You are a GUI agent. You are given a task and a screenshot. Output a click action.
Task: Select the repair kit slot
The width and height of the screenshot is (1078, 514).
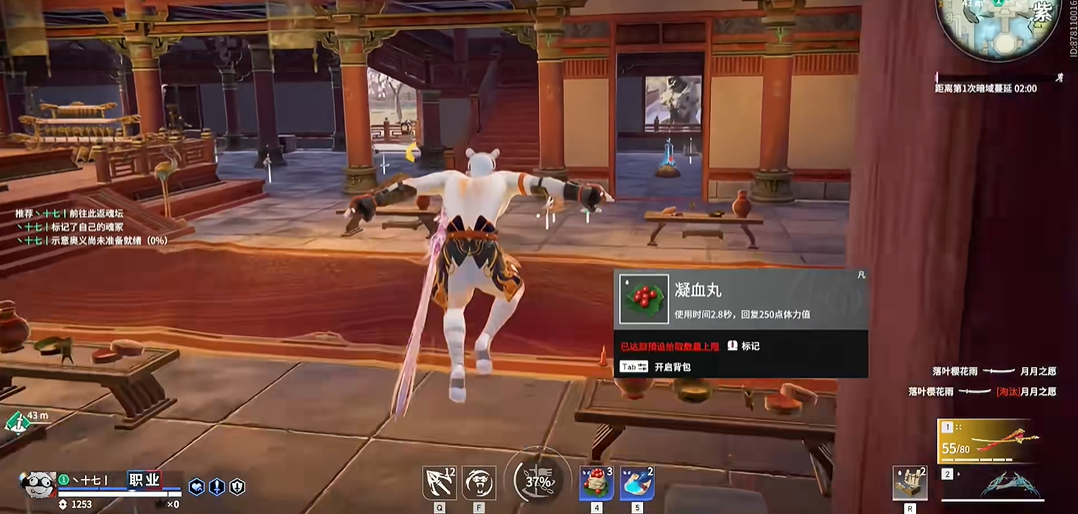coord(909,483)
